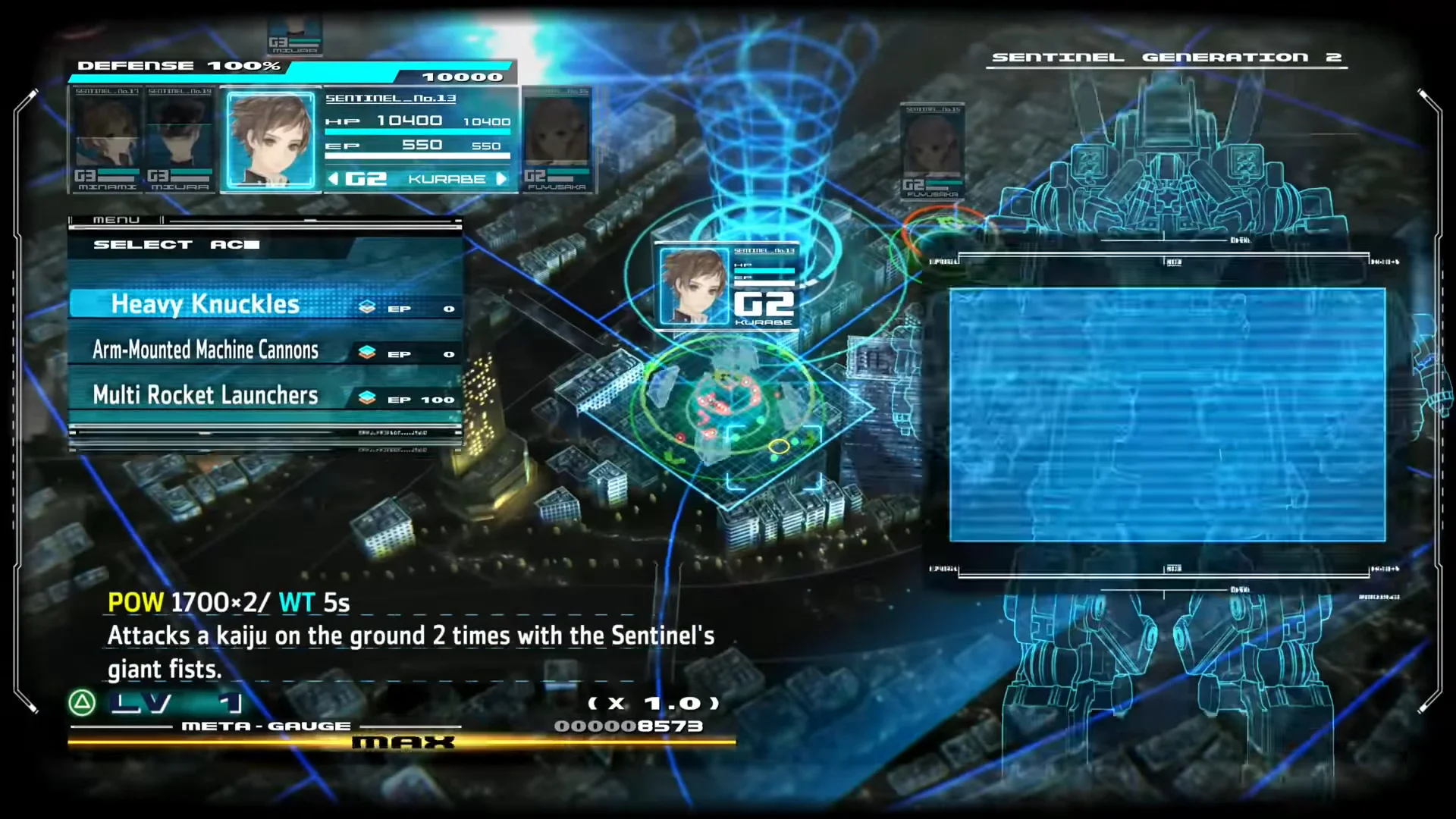
Task: Click the left arrow beside G2 Kurabe
Action: point(333,179)
